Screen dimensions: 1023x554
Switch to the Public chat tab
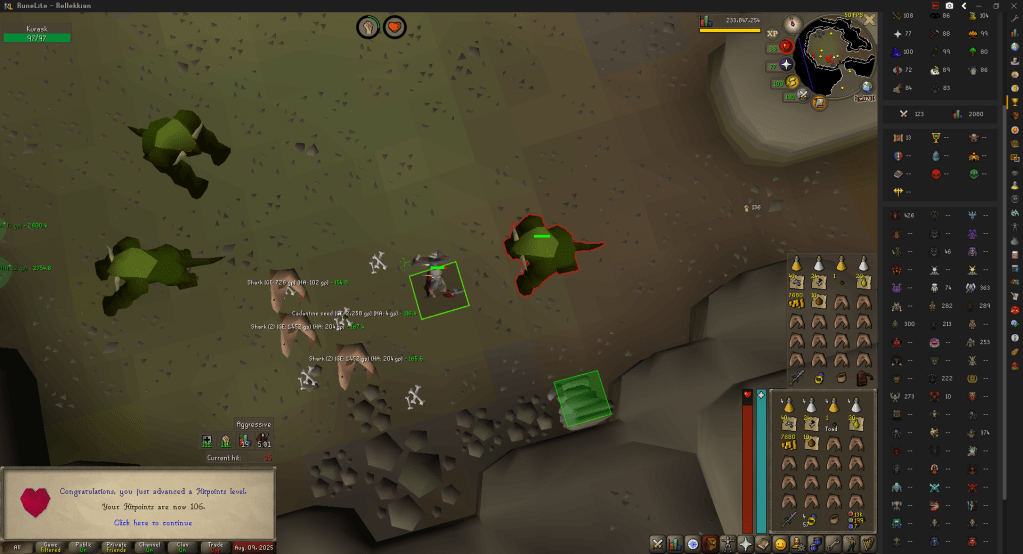(83, 547)
